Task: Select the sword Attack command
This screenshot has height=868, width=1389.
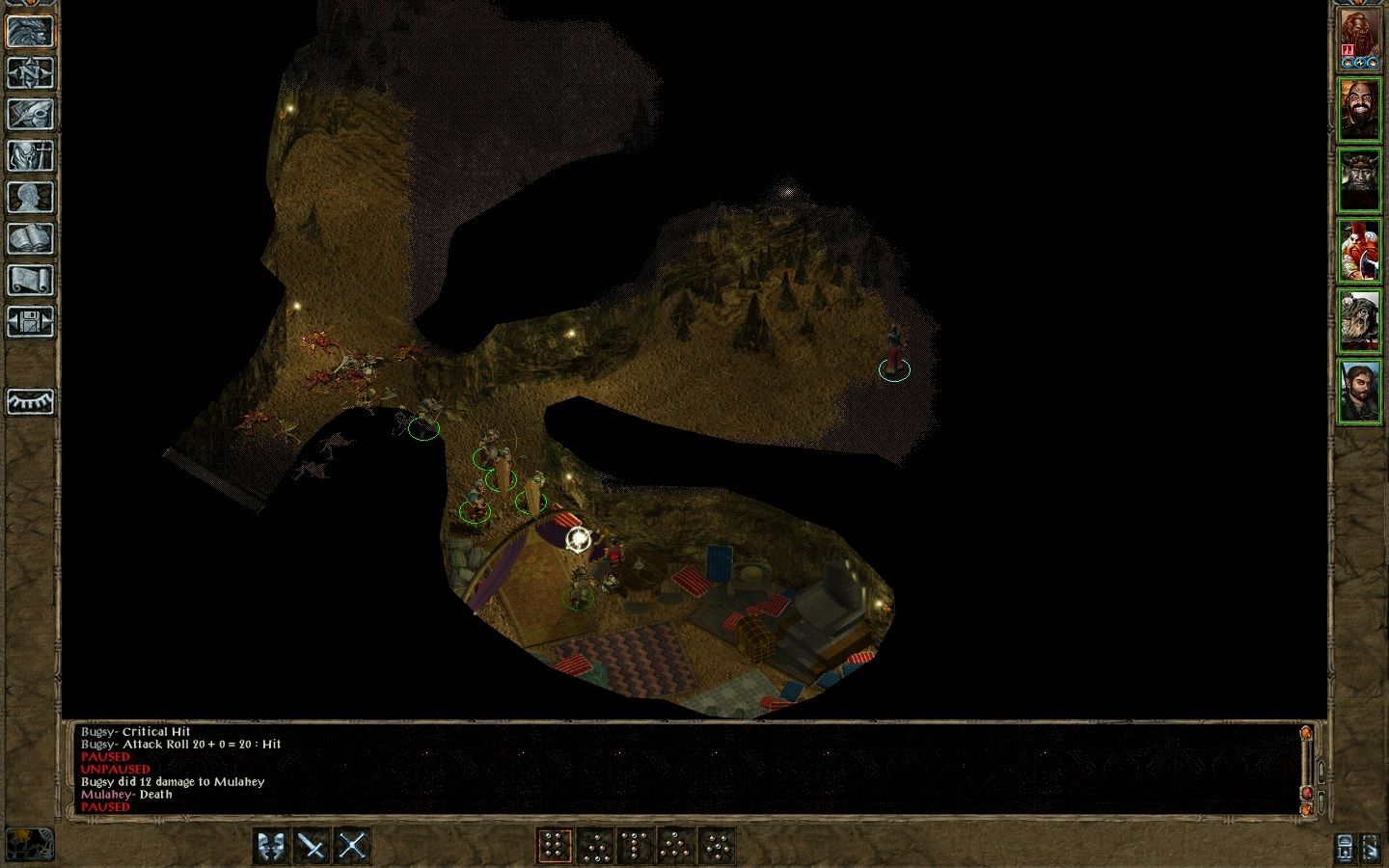Action: (x=313, y=847)
